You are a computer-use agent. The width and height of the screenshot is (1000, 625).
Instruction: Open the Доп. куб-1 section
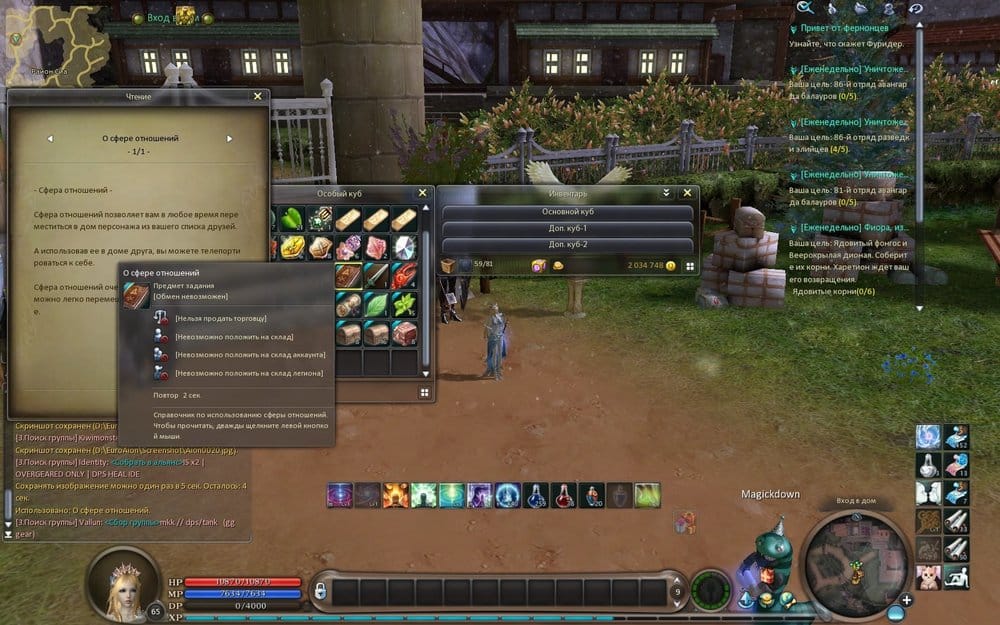click(x=567, y=229)
